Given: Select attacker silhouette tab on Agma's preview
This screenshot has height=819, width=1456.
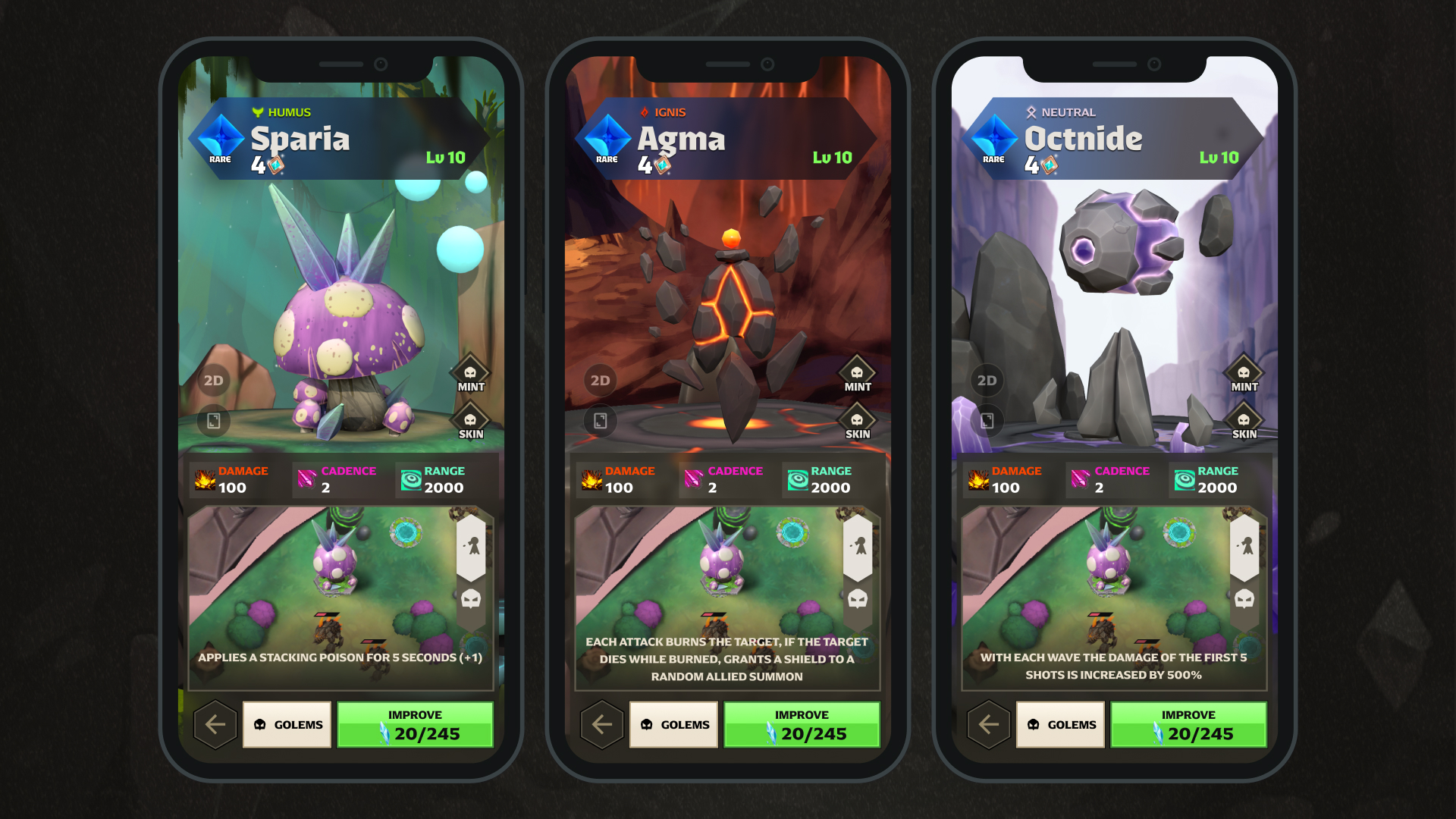Looking at the screenshot, I should (x=858, y=546).
